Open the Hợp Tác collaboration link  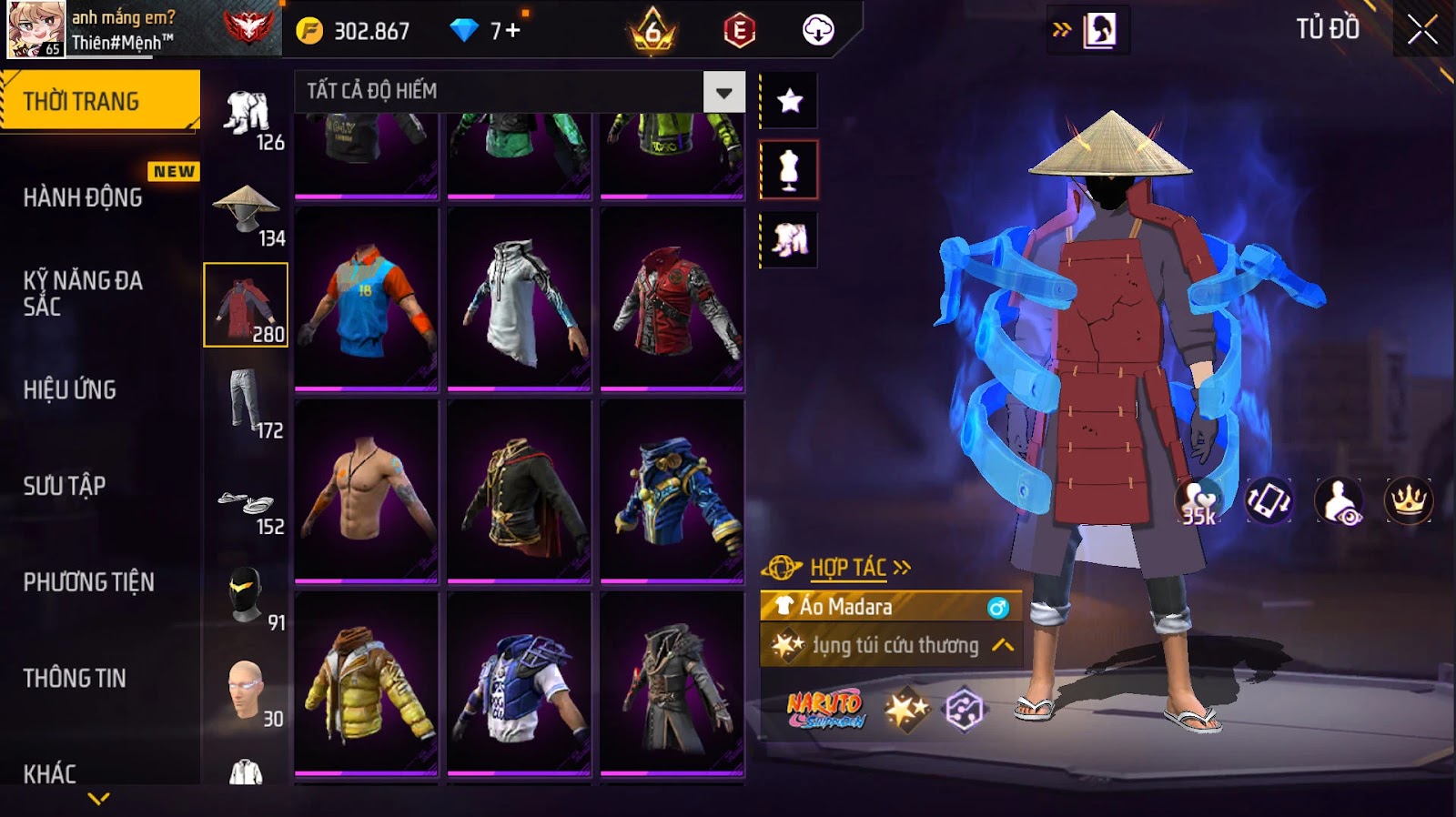tap(848, 568)
